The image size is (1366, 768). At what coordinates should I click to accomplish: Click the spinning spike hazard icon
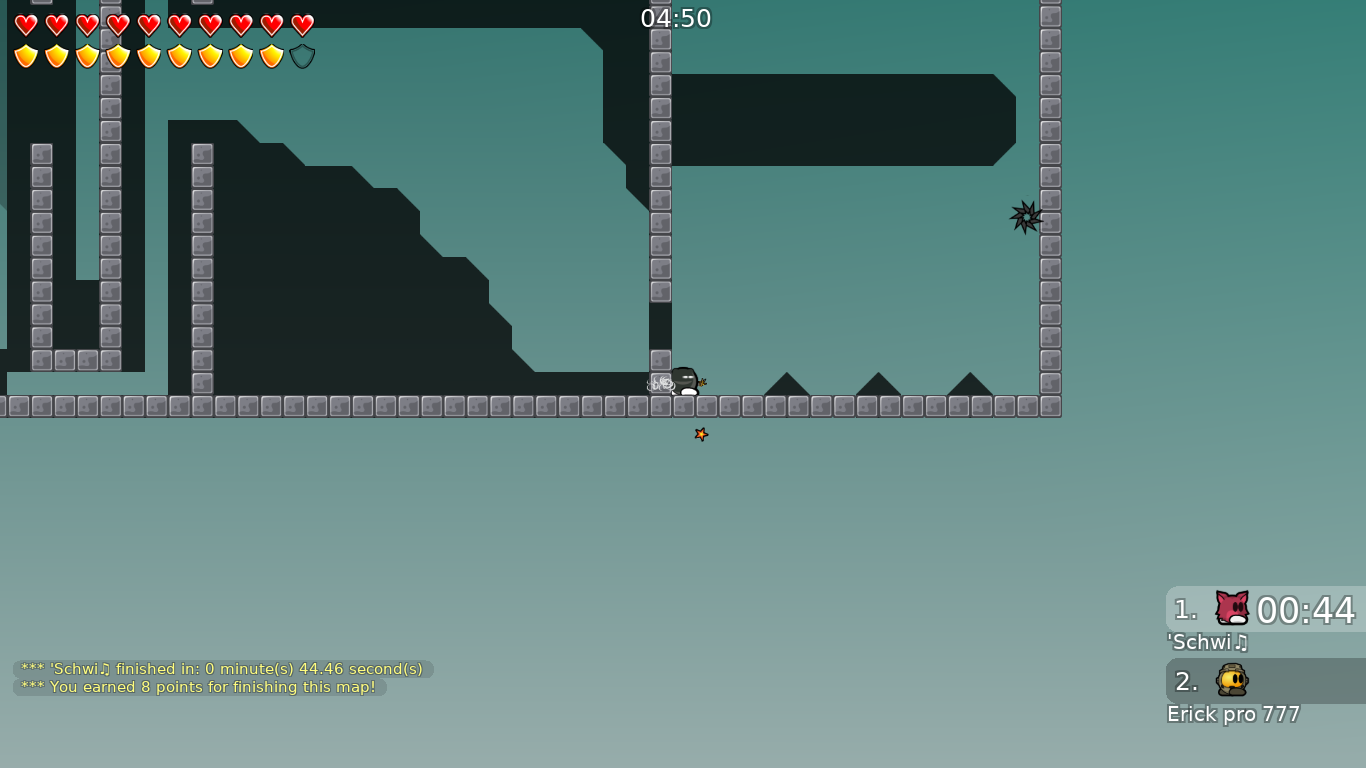tap(1026, 216)
